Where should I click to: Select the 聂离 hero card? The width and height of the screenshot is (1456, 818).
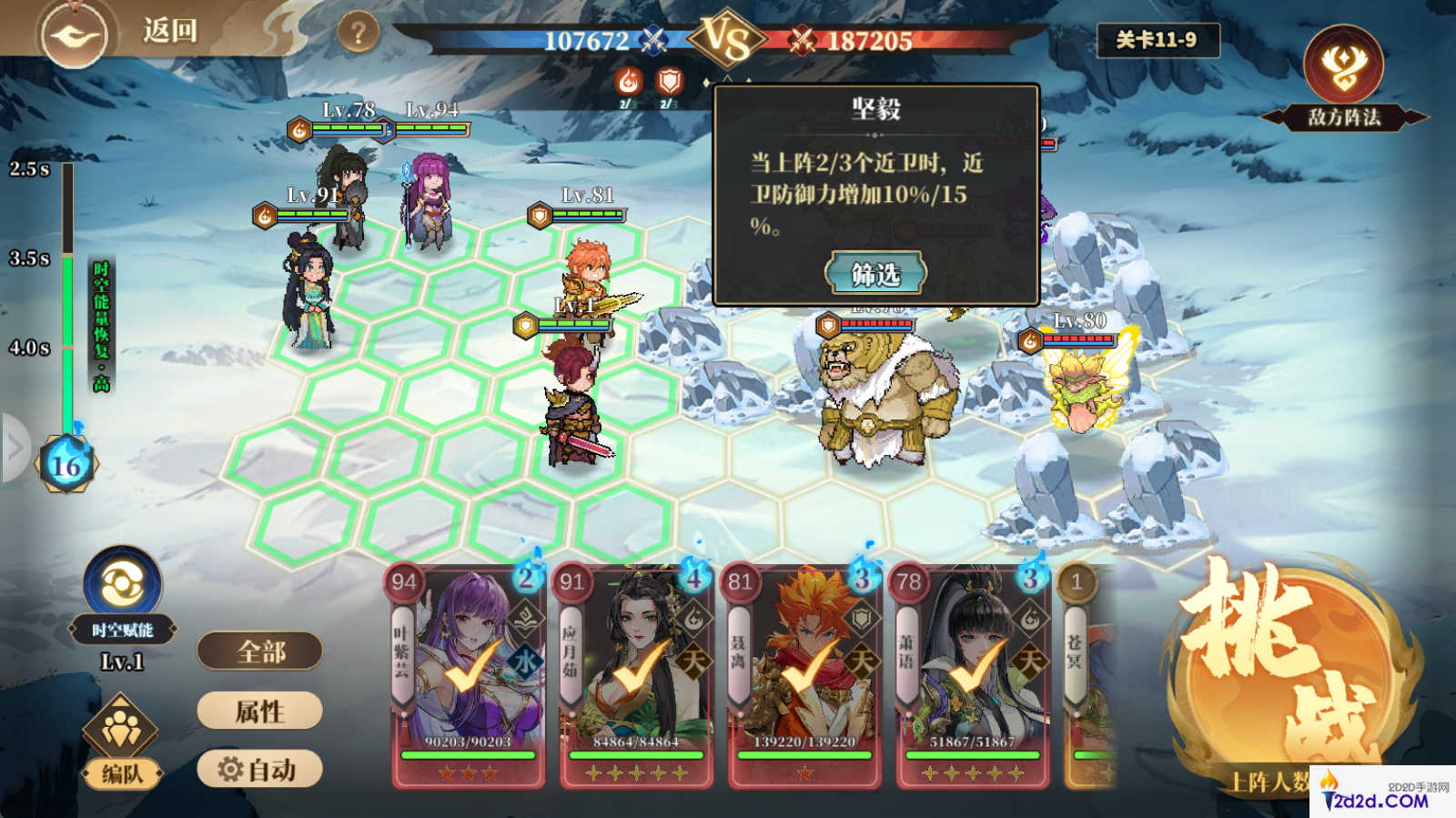(x=804, y=675)
